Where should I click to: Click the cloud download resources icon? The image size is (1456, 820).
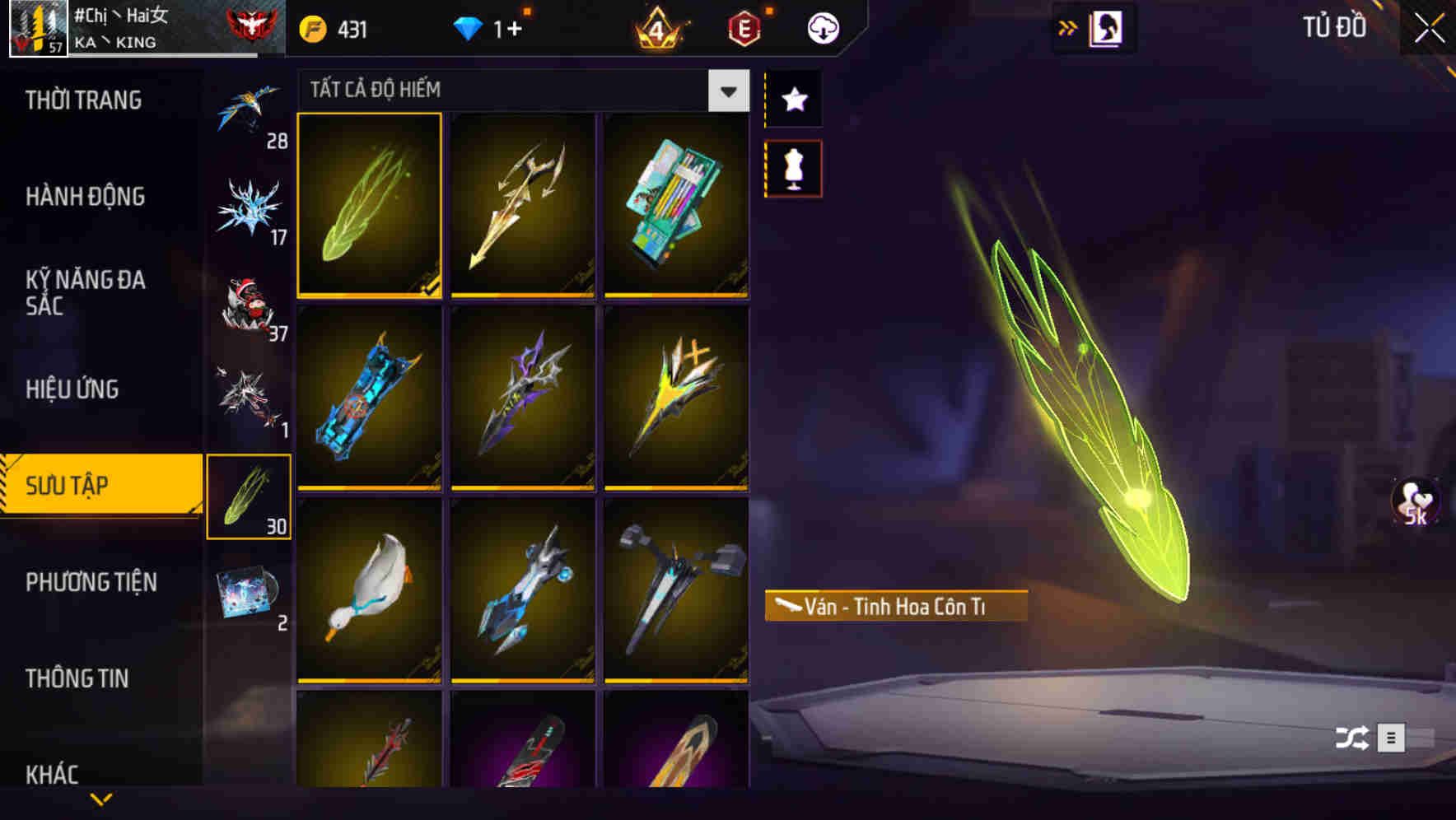[823, 26]
